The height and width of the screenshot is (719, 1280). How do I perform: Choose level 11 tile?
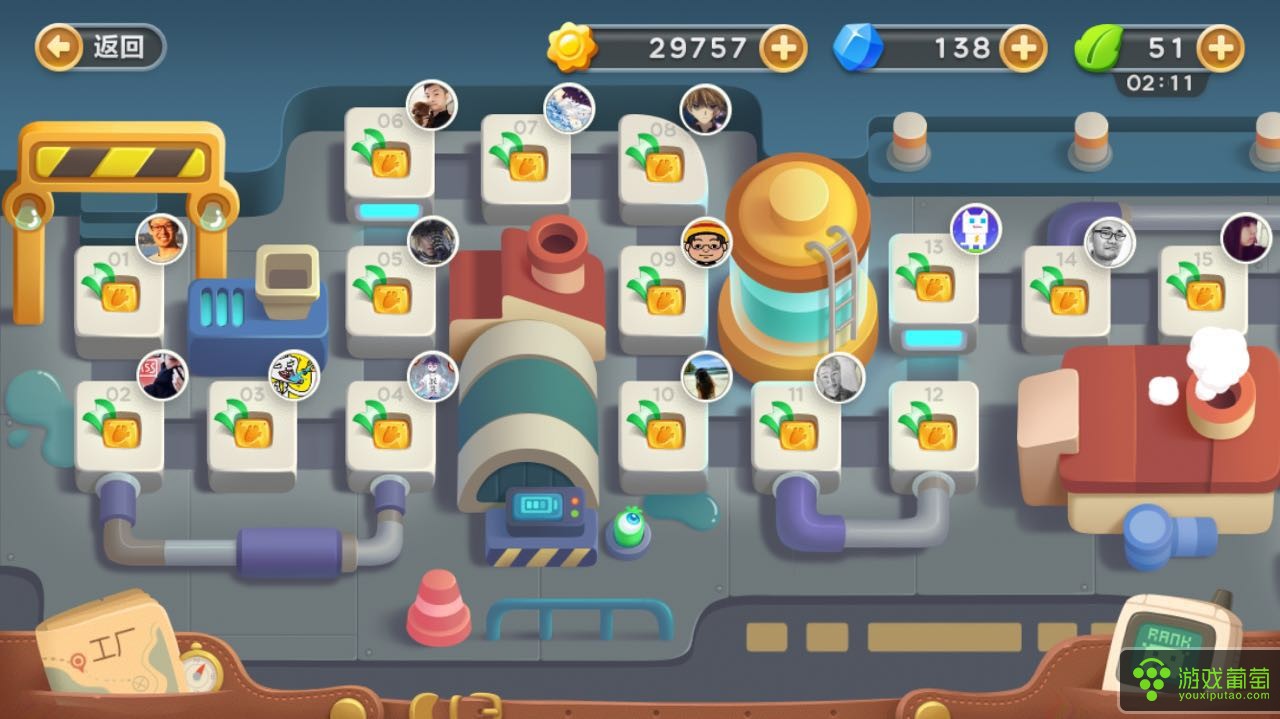[x=796, y=430]
